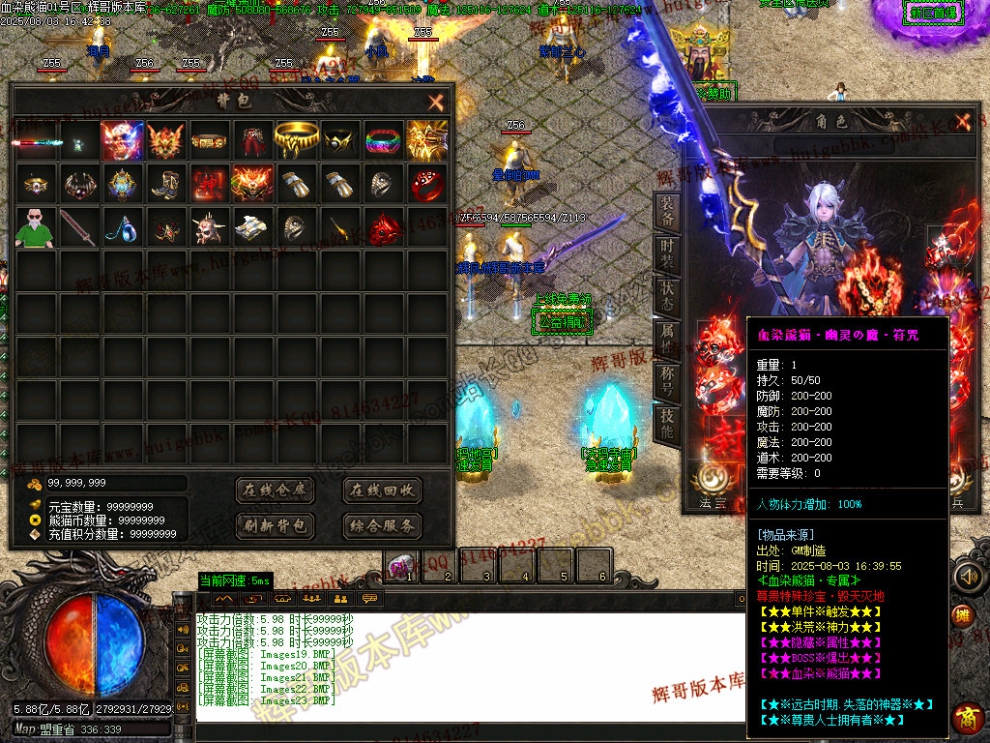Open comprehensive services (综合服务)

382,525
